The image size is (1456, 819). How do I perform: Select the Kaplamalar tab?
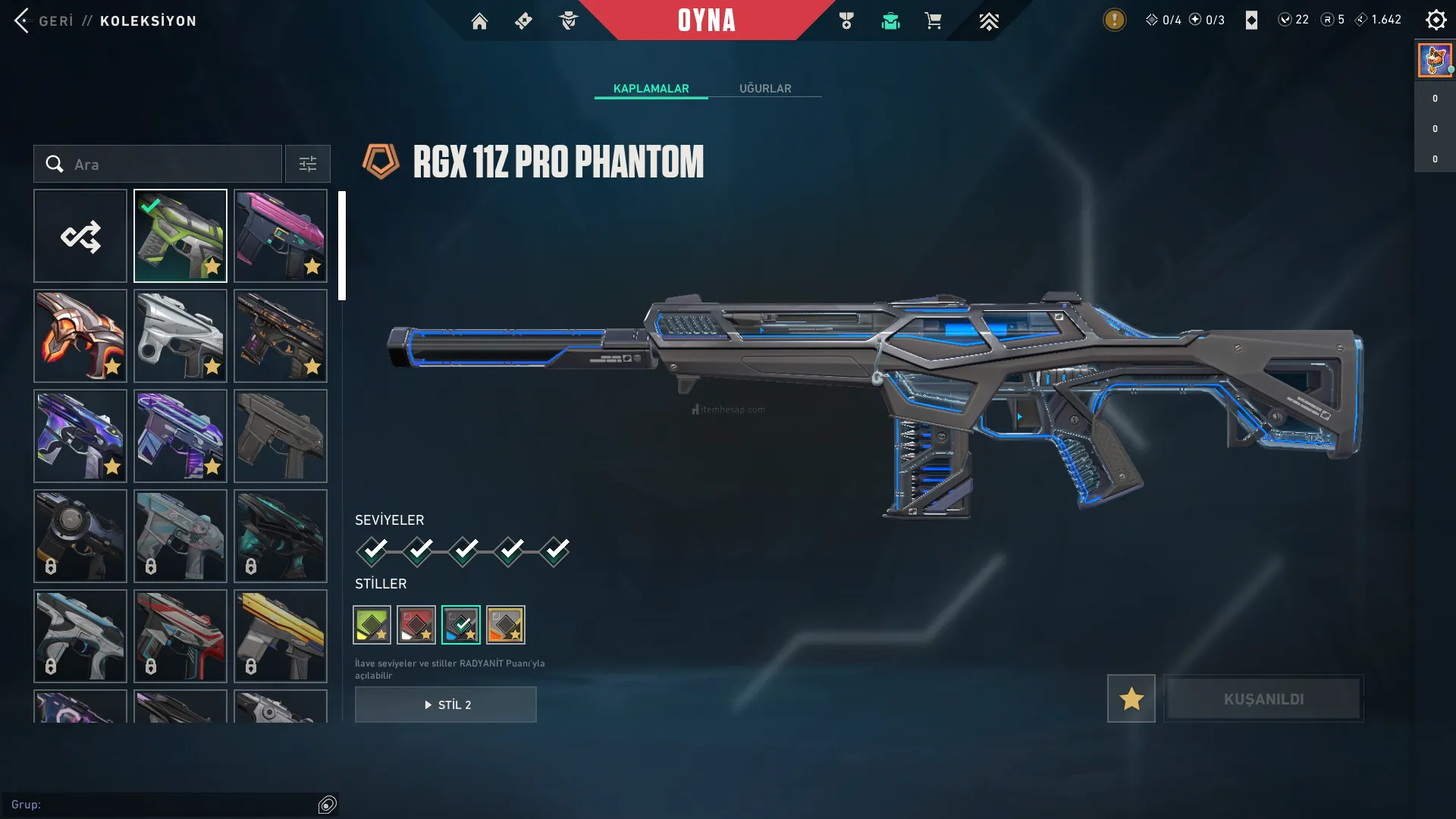(651, 89)
